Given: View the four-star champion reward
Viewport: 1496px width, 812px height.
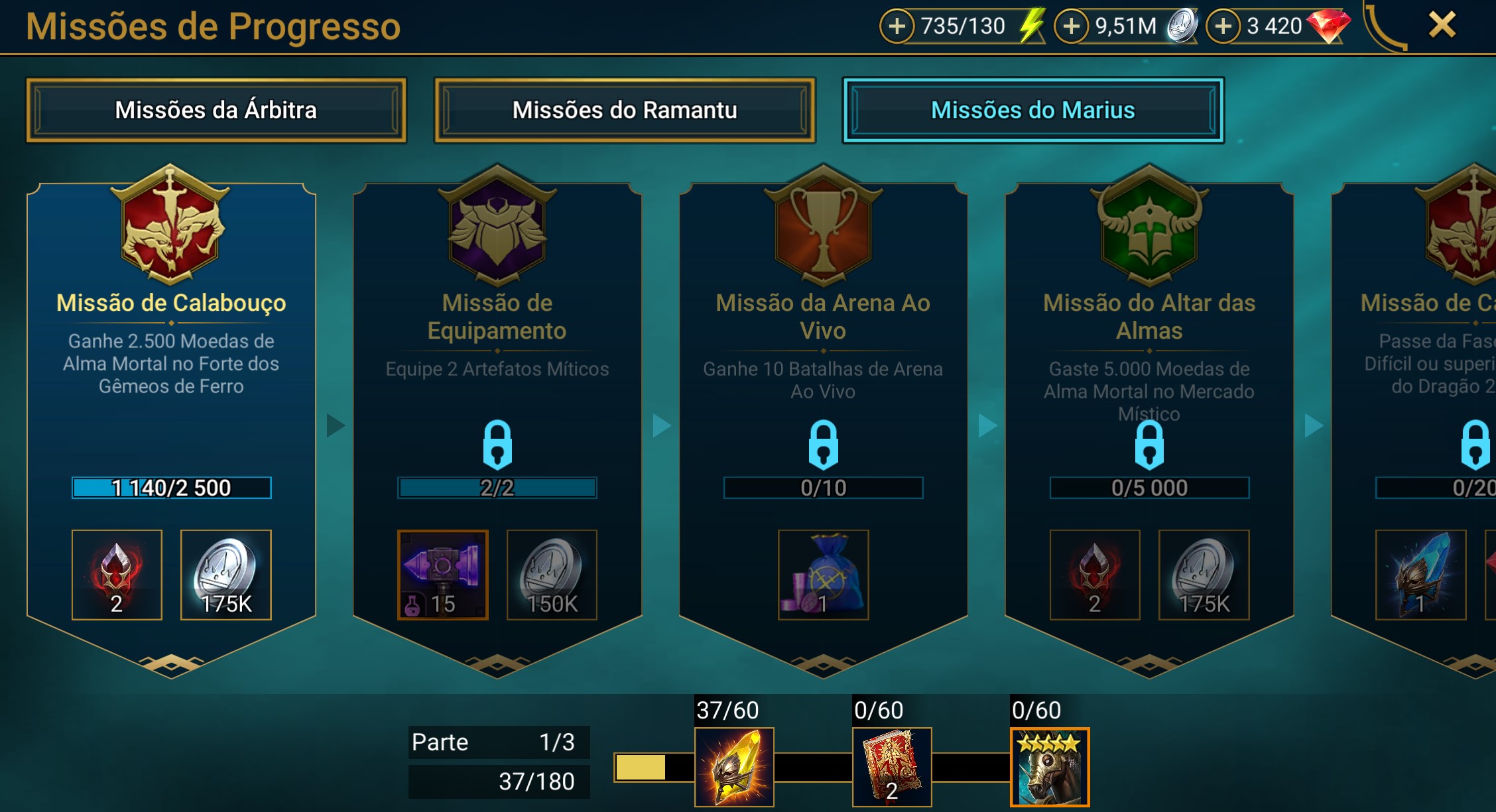Looking at the screenshot, I should (1050, 767).
